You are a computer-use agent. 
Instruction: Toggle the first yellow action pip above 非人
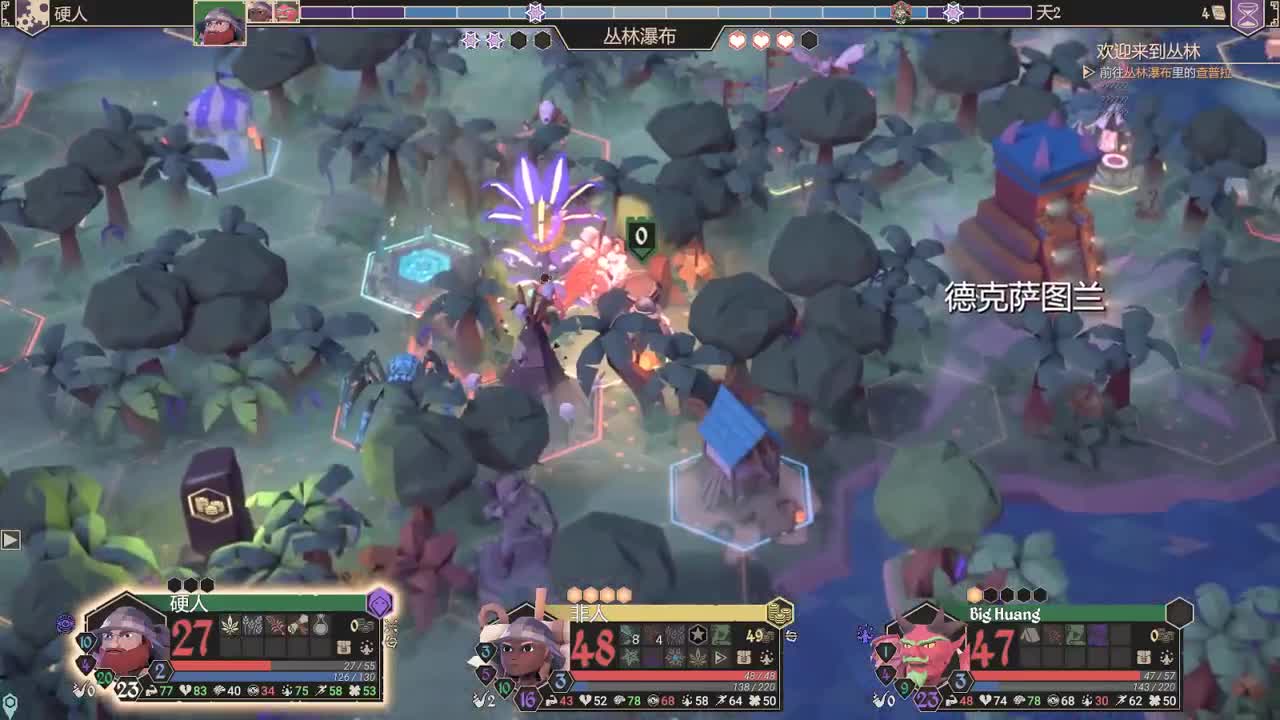[574, 592]
